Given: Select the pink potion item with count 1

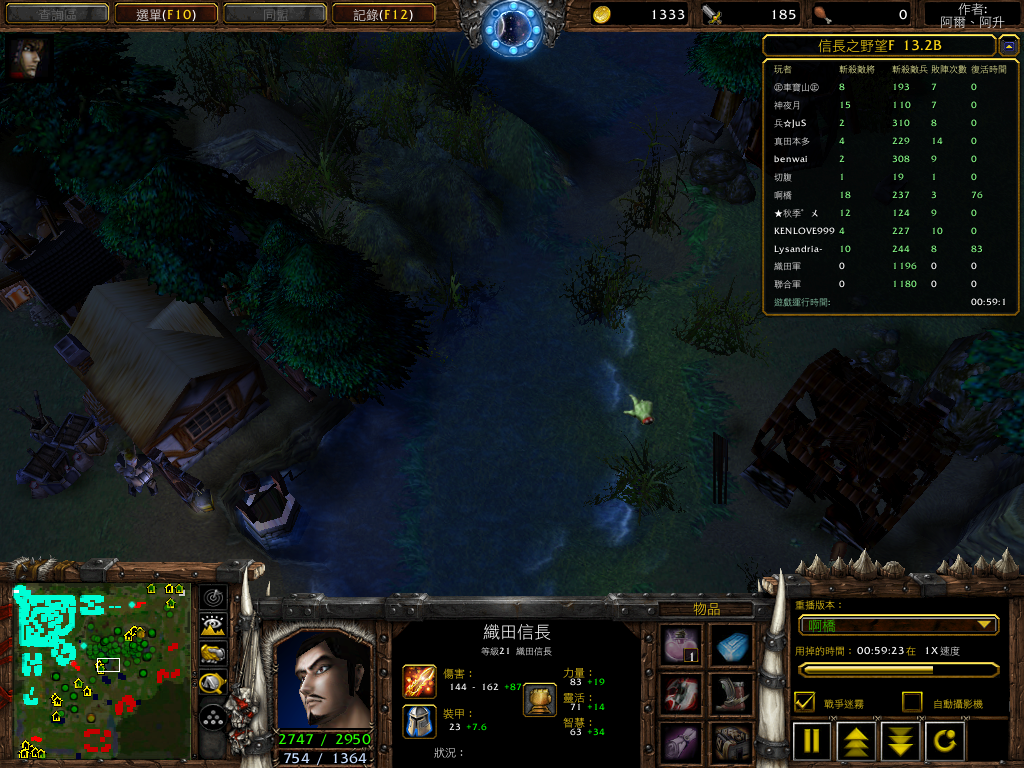Looking at the screenshot, I should tap(682, 646).
